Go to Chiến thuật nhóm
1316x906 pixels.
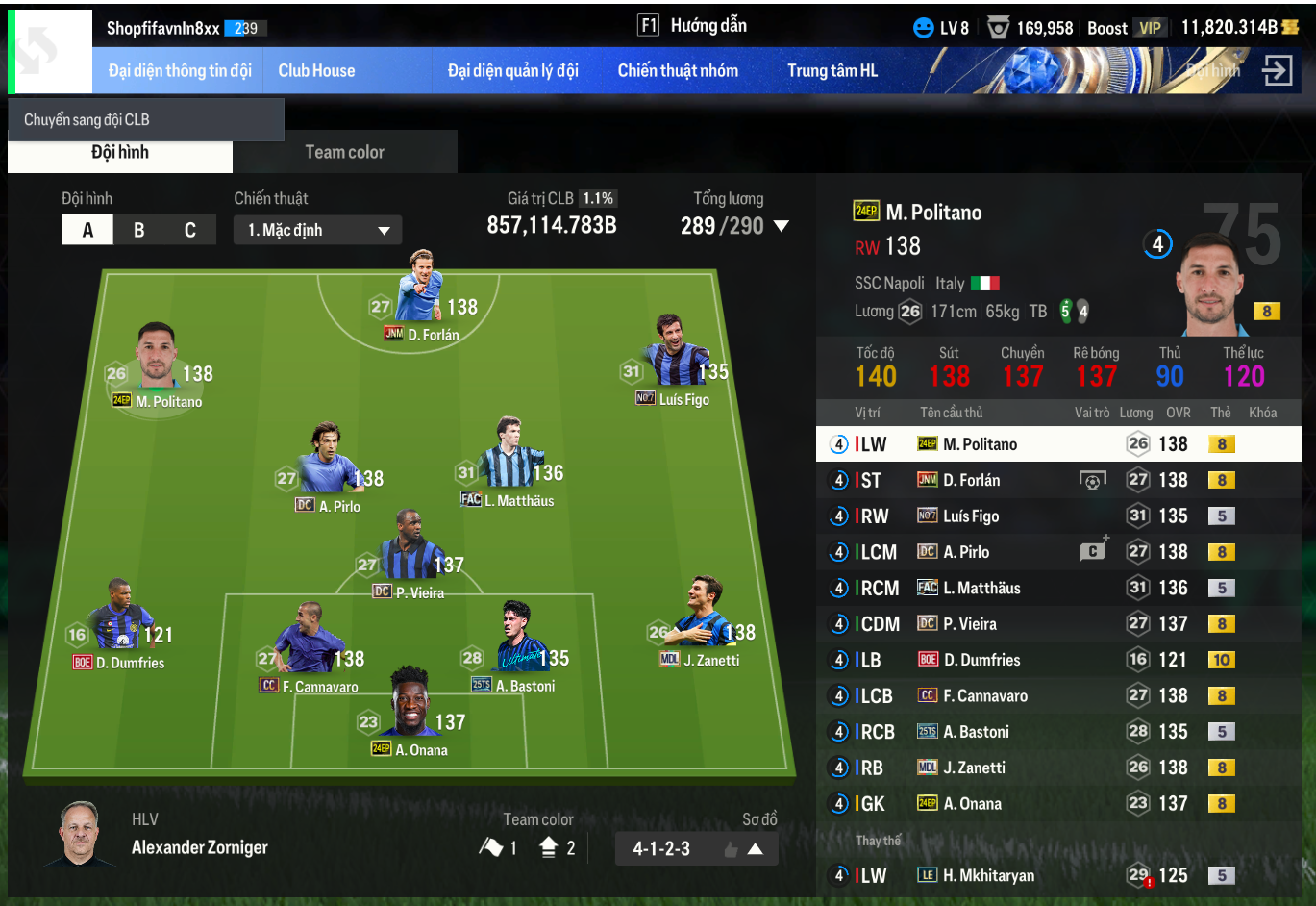678,71
